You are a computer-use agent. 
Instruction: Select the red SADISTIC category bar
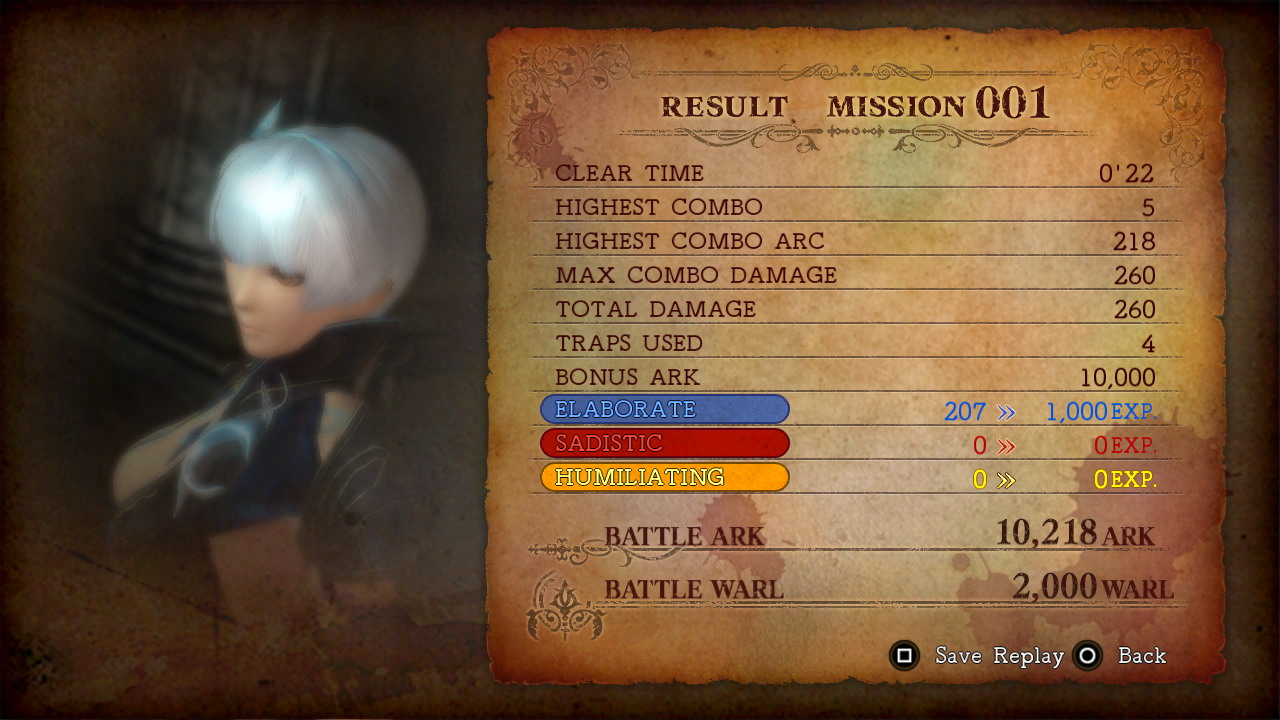pyautogui.click(x=665, y=443)
